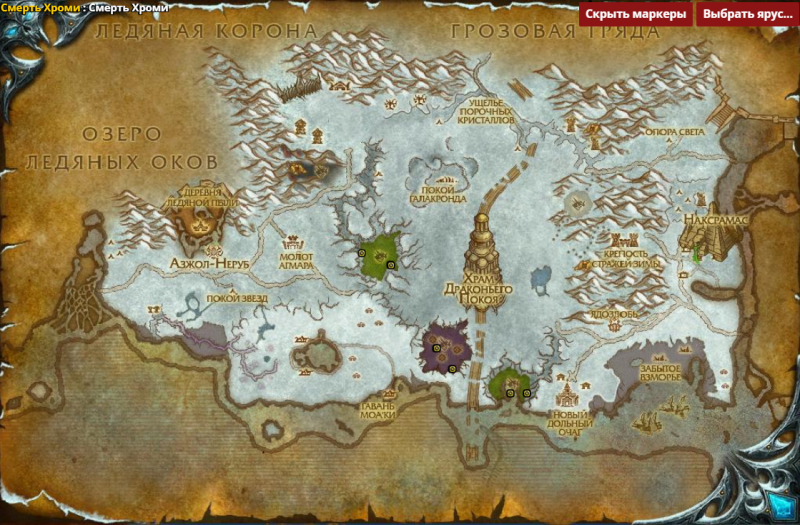
Task: Click the "Скрыть маркеры" button
Action: 636,14
